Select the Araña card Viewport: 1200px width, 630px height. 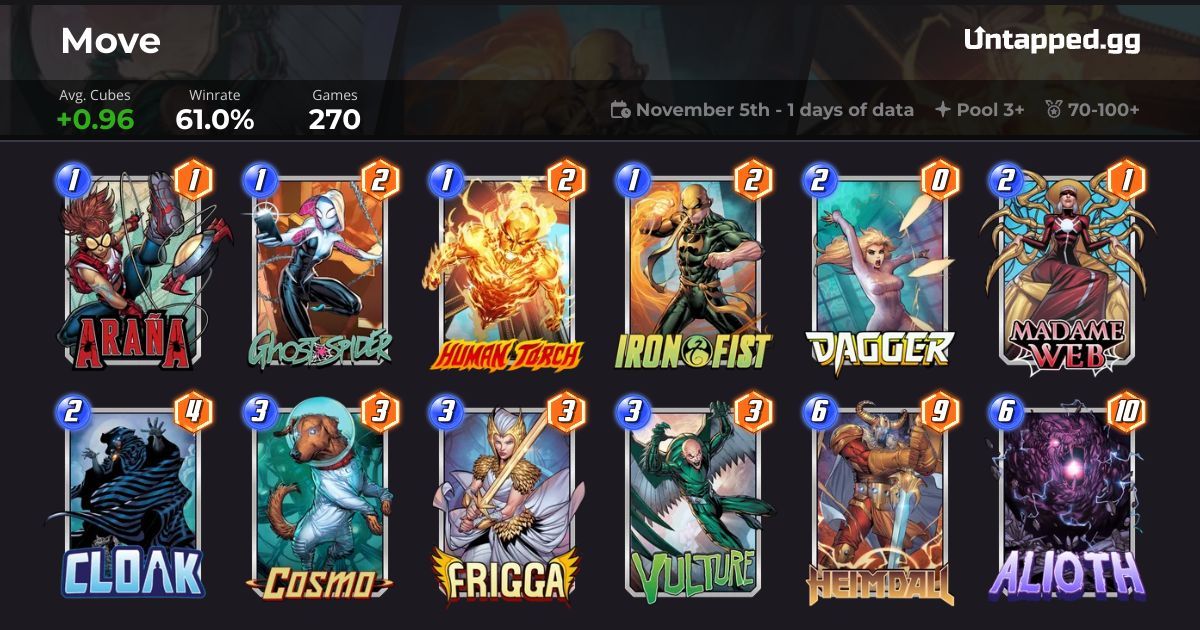(133, 268)
